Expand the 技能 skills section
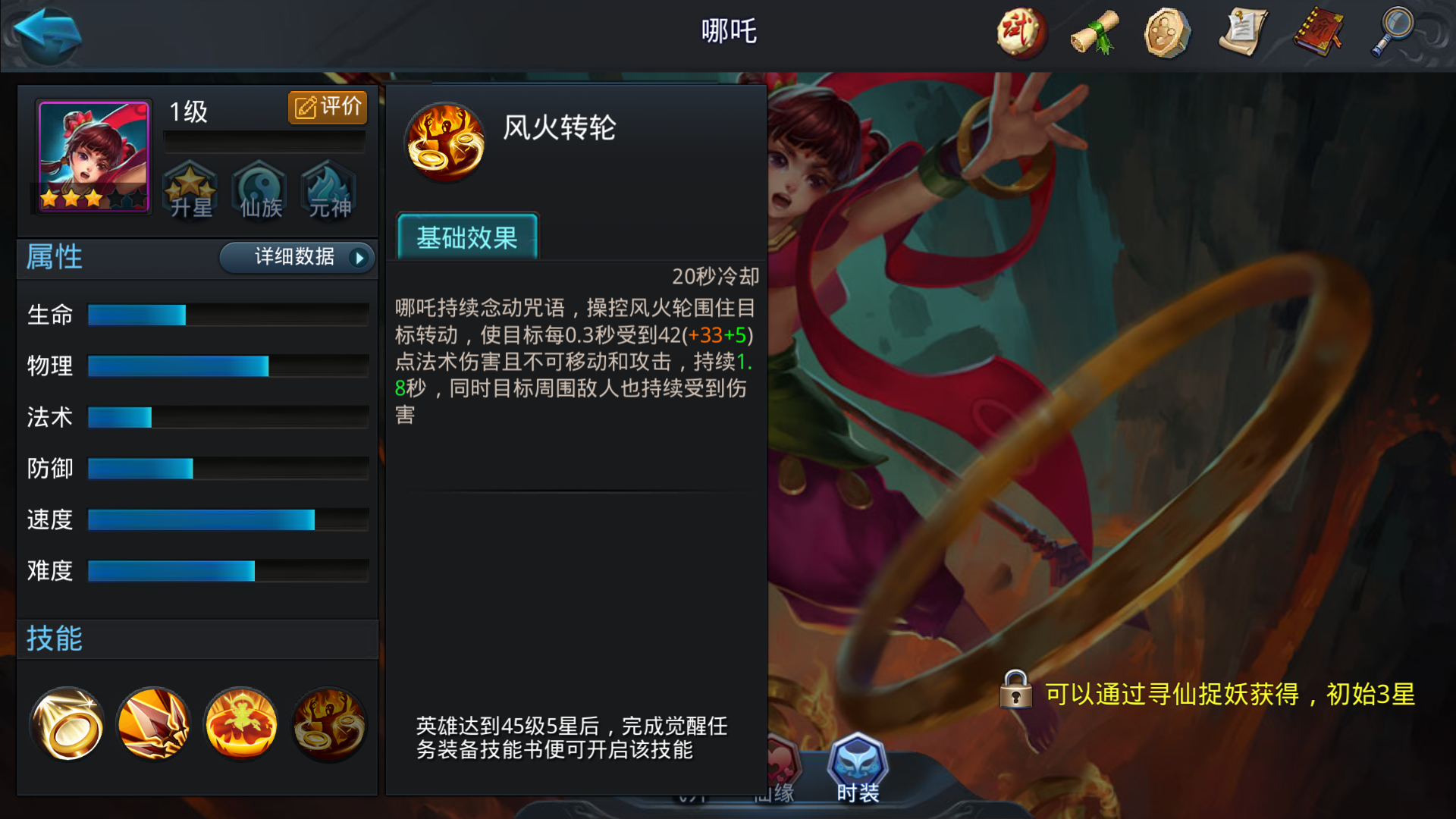The image size is (1456, 819). [x=55, y=639]
